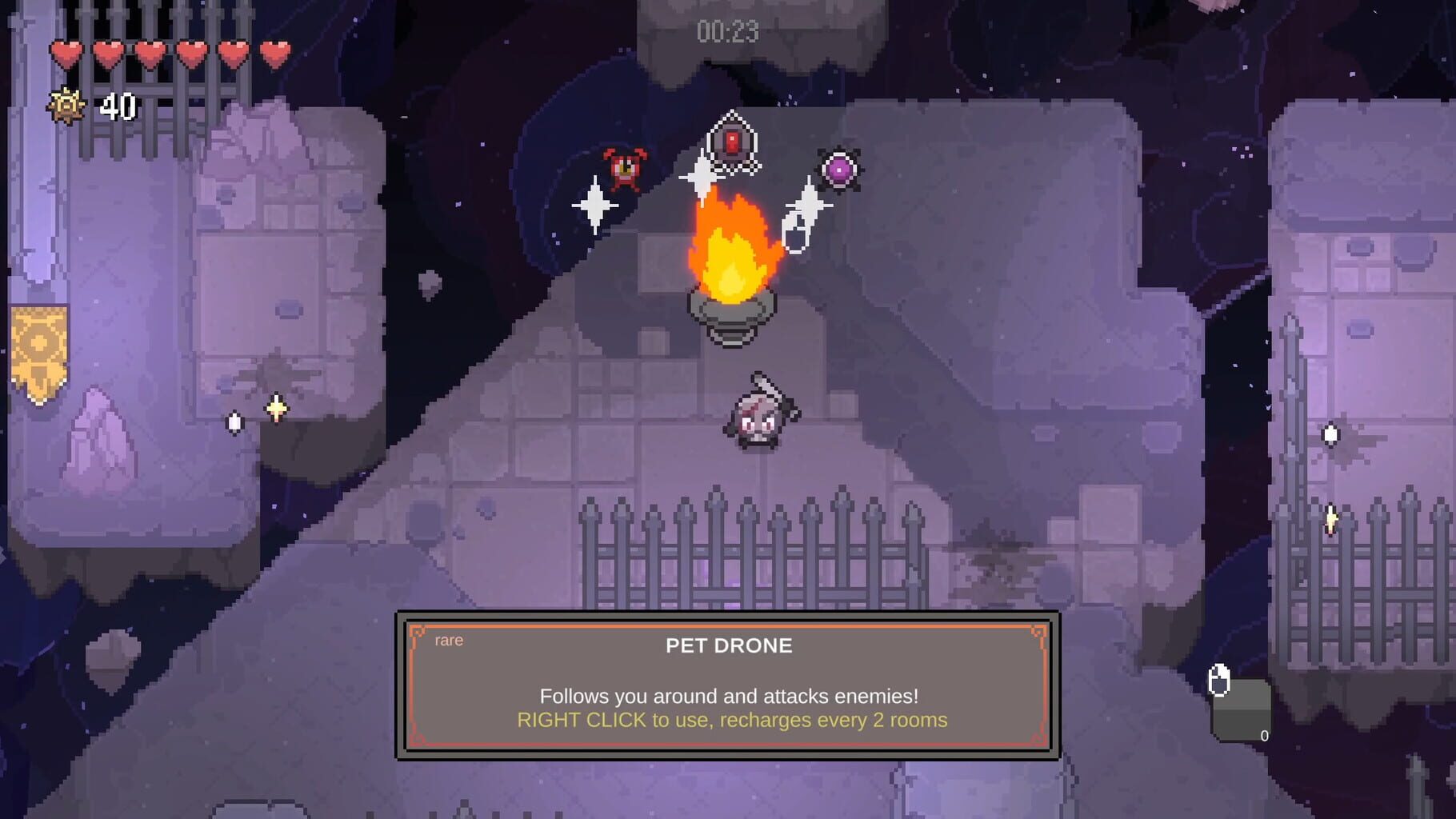Click the first heart in the health bar
The image size is (1456, 819).
click(65, 50)
